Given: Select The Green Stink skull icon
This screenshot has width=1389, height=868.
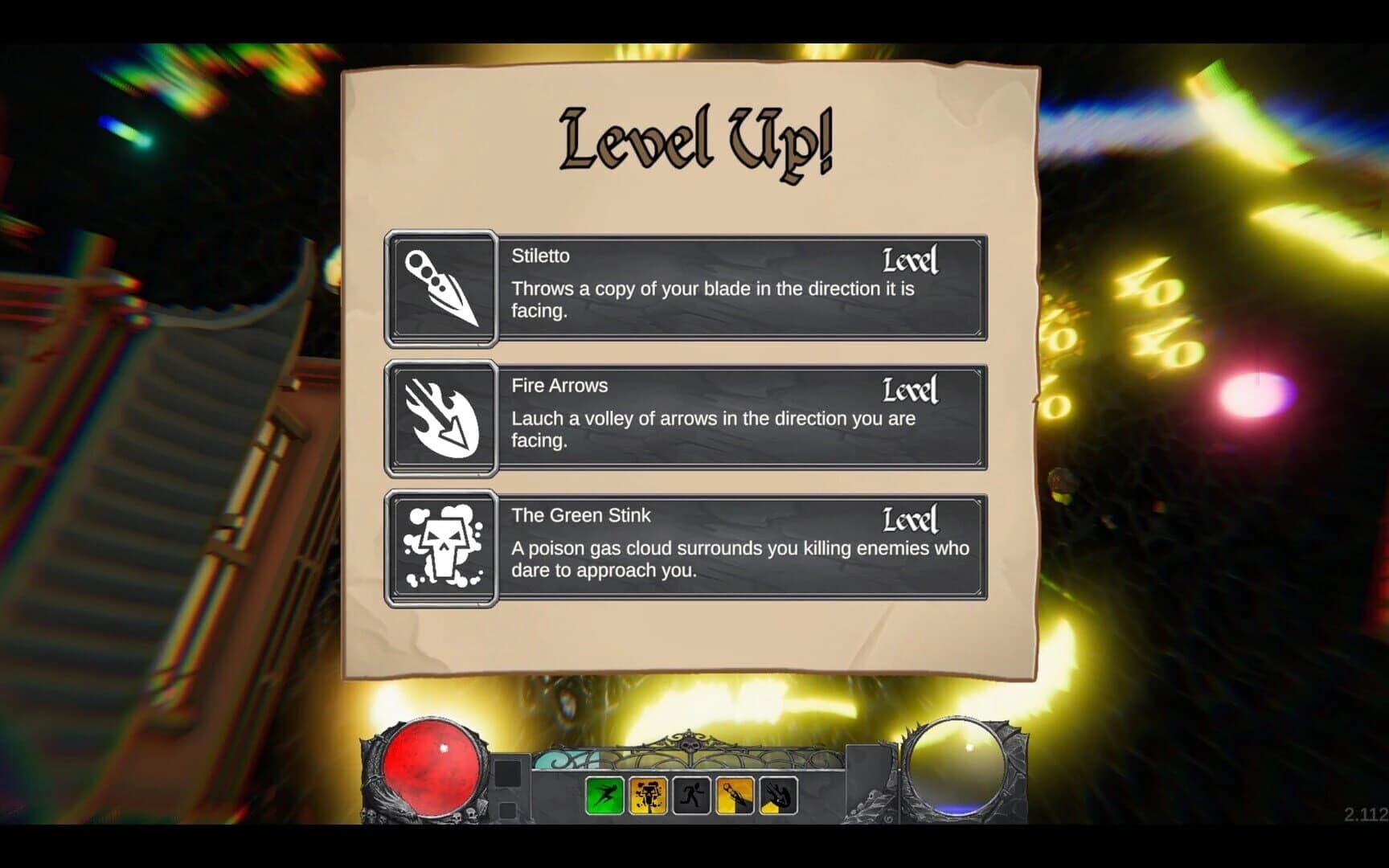Looking at the screenshot, I should tap(441, 545).
